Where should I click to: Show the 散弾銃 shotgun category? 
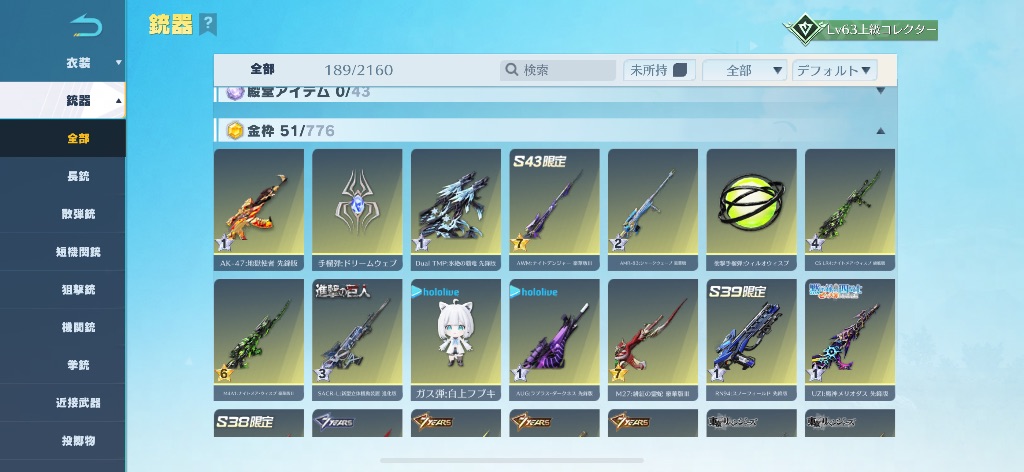click(78, 213)
